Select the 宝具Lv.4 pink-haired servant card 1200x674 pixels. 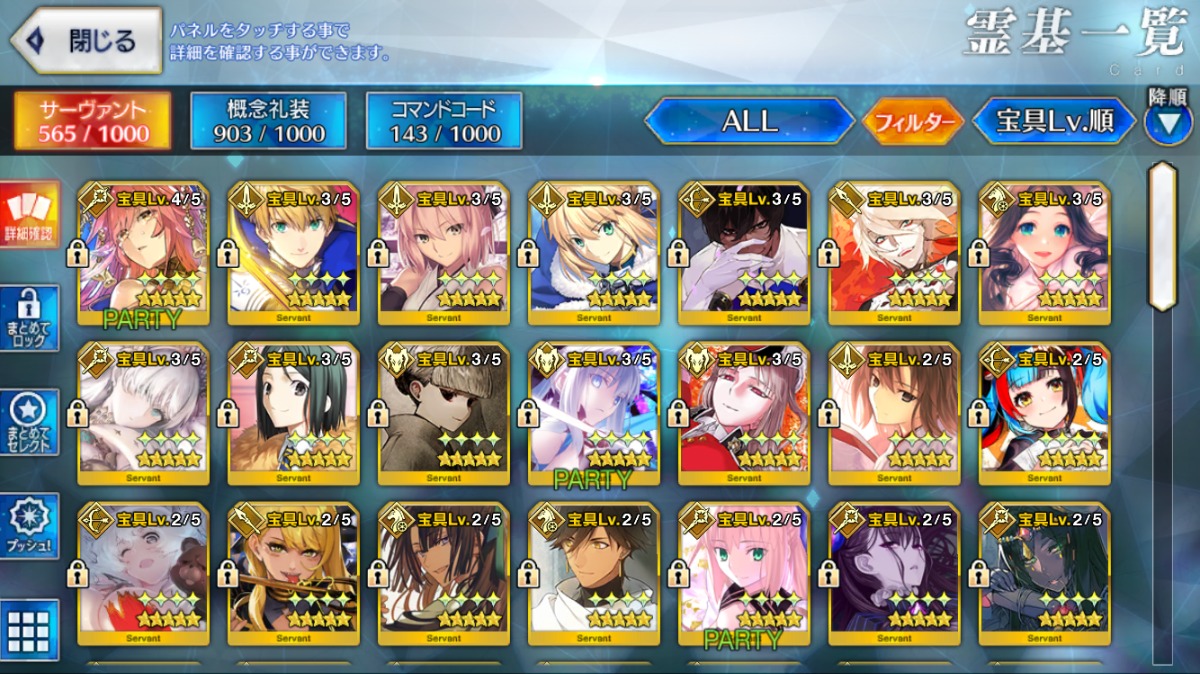click(143, 254)
